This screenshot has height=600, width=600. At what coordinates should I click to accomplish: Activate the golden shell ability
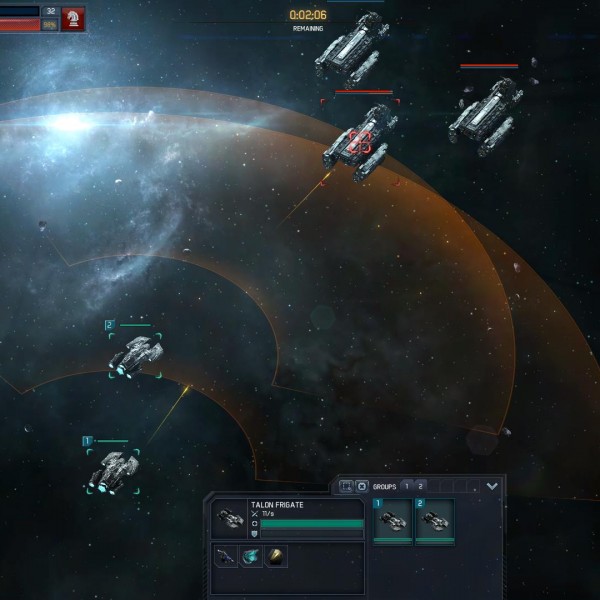274,556
